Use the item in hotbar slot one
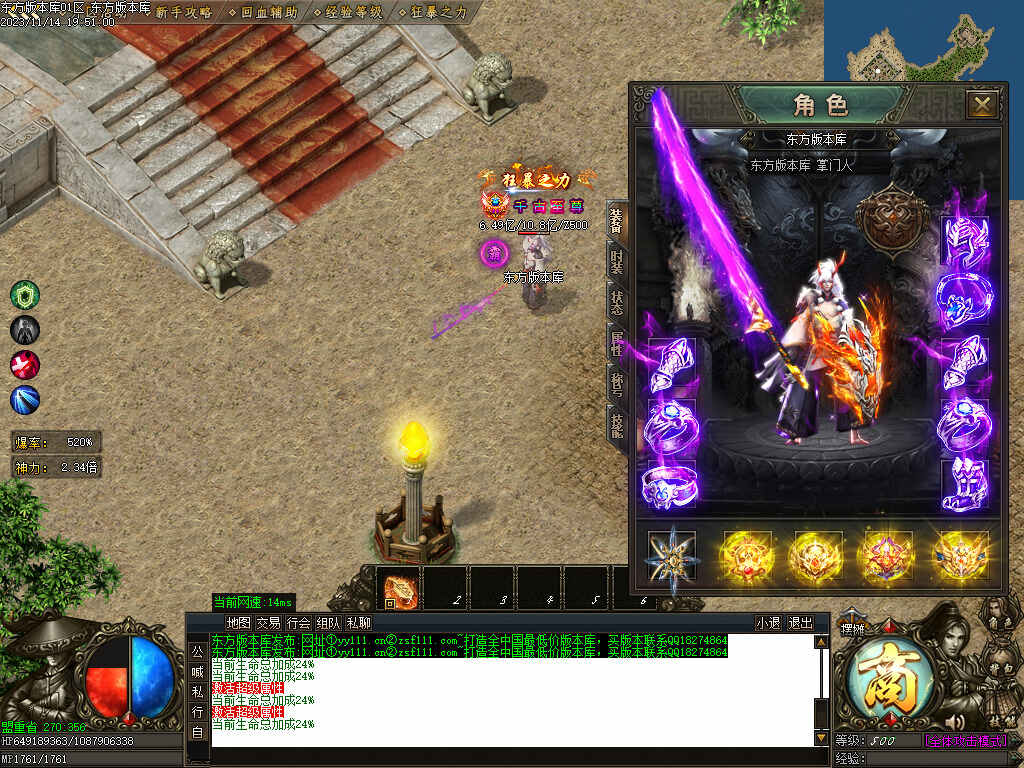 (398, 588)
